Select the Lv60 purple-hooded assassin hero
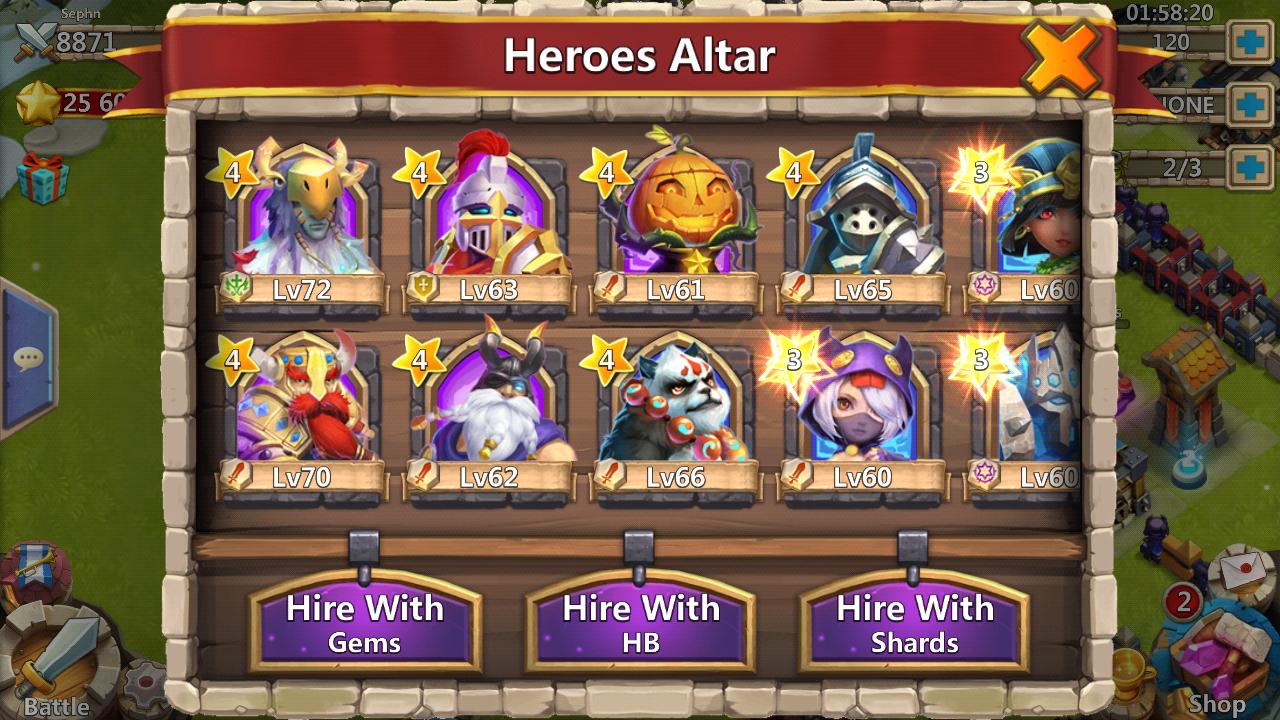 [x=862, y=406]
